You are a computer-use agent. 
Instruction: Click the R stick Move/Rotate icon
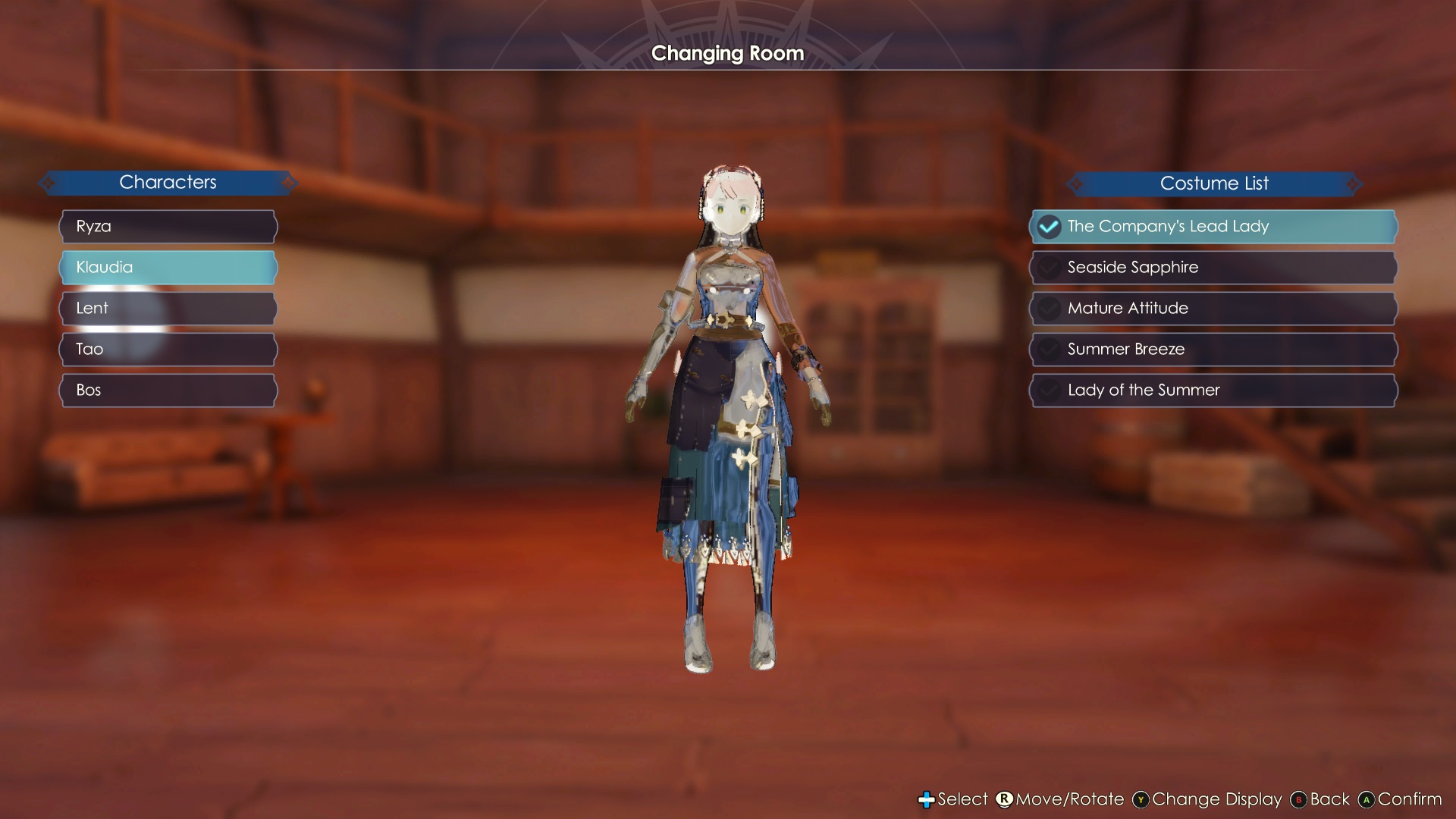coord(1005,799)
